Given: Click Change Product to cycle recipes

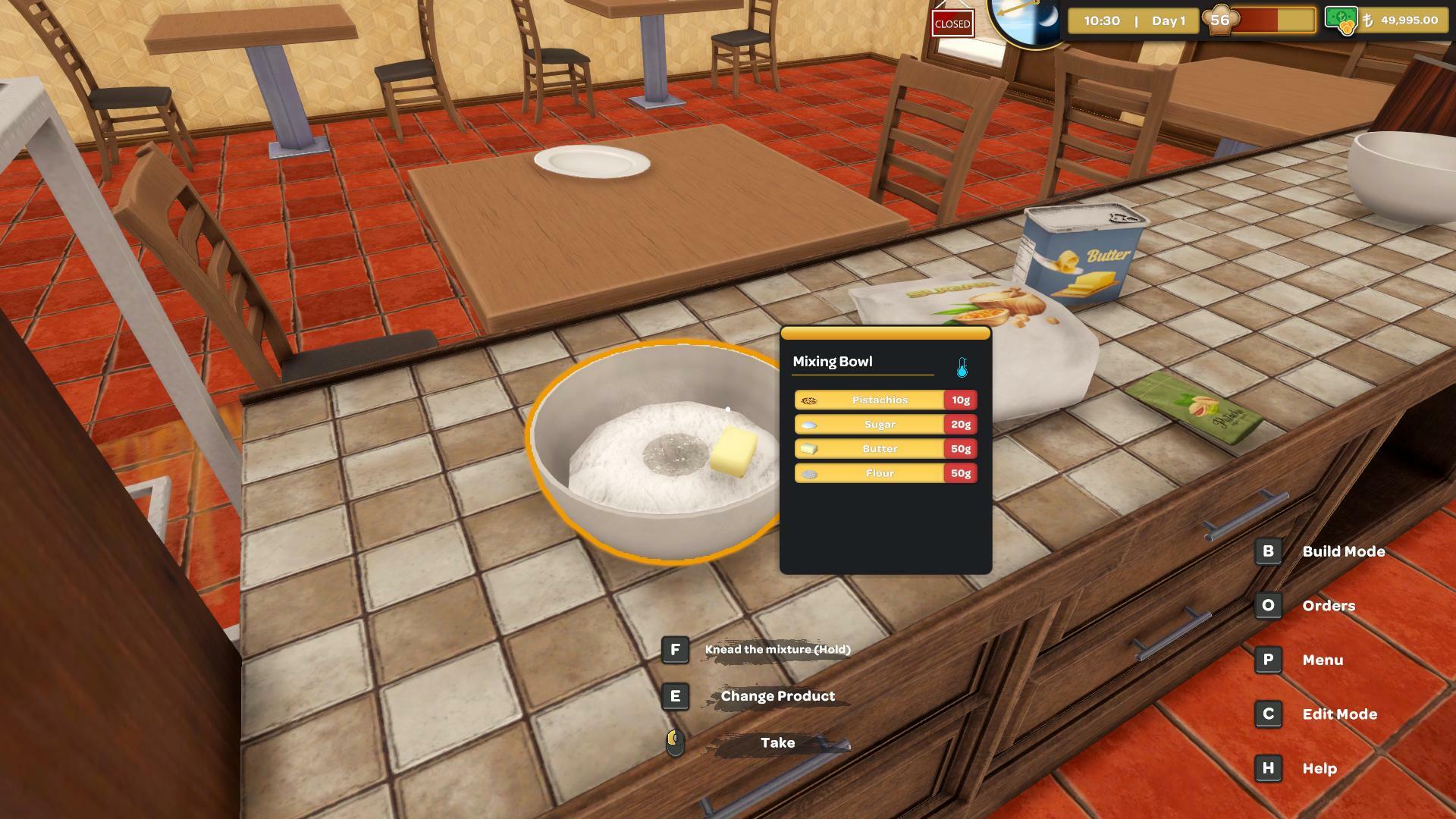Looking at the screenshot, I should tap(778, 695).
